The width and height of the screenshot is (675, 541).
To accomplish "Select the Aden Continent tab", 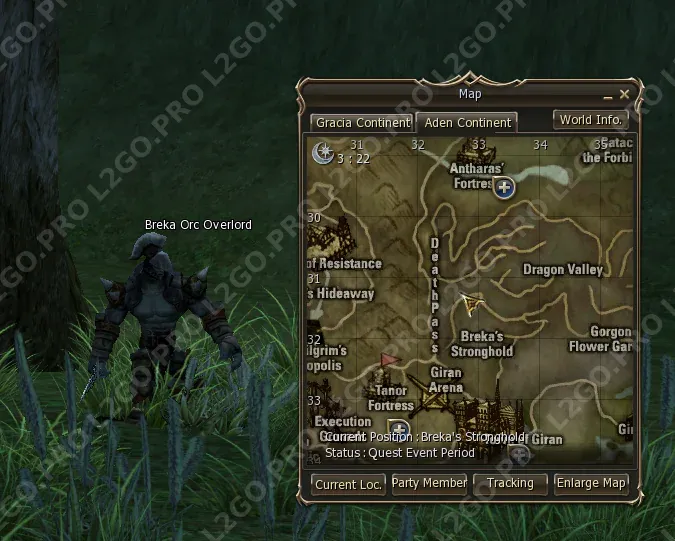I will tap(467, 122).
